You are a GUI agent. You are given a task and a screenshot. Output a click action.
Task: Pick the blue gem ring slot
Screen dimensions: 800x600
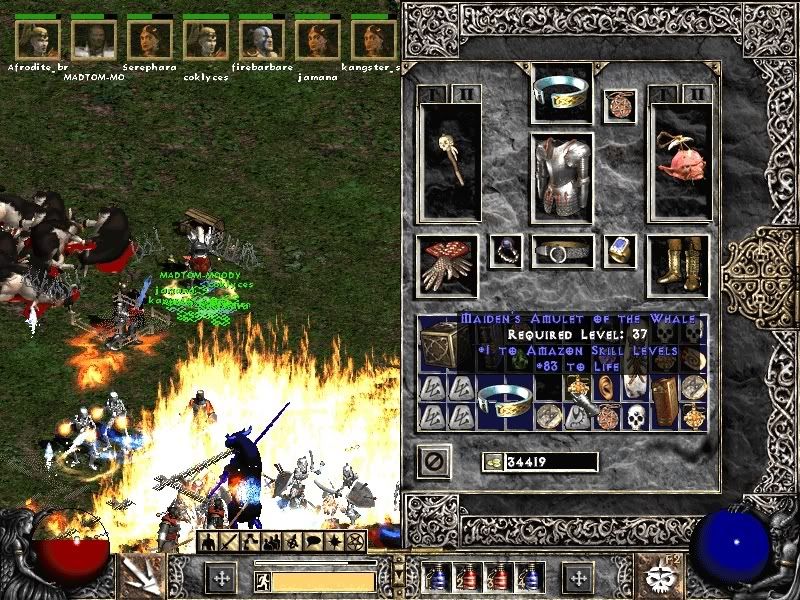coord(620,251)
